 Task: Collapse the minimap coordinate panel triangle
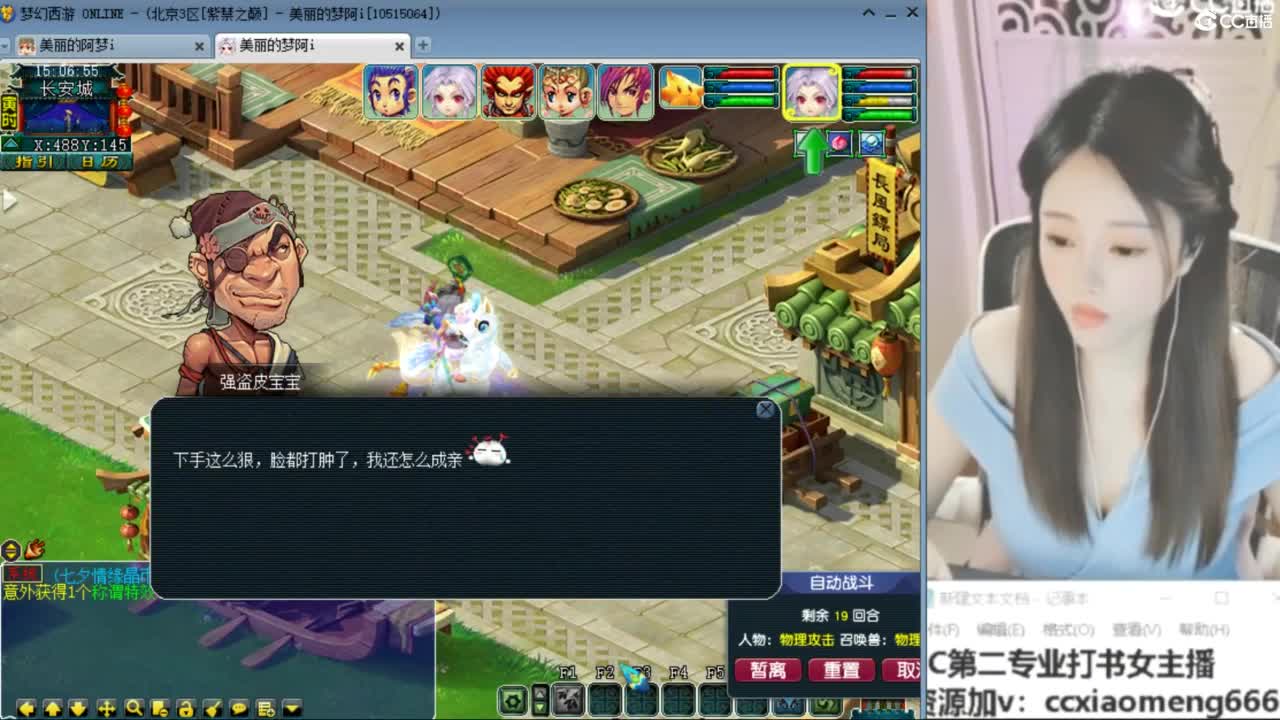11,143
